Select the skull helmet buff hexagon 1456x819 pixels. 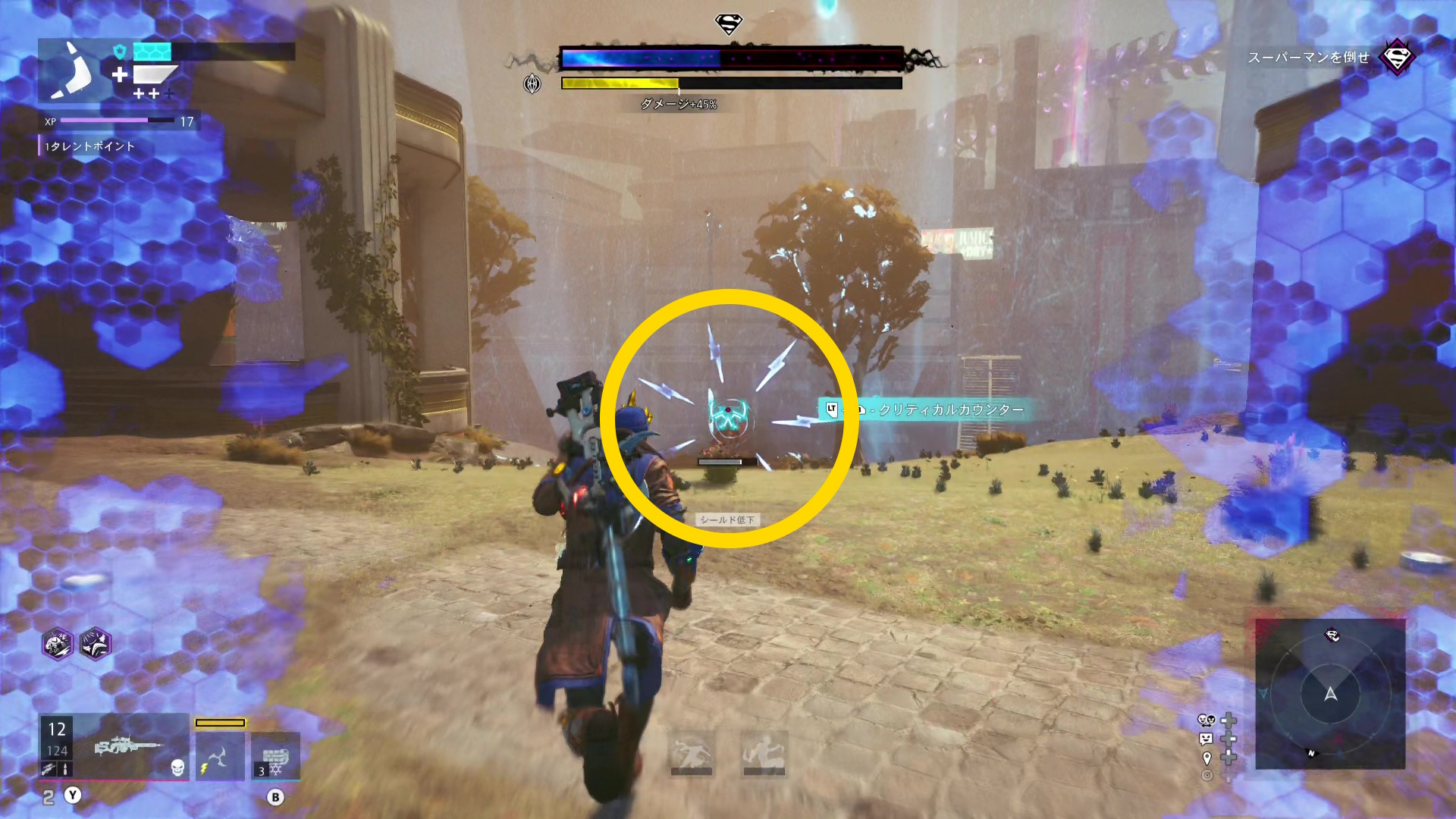click(58, 645)
